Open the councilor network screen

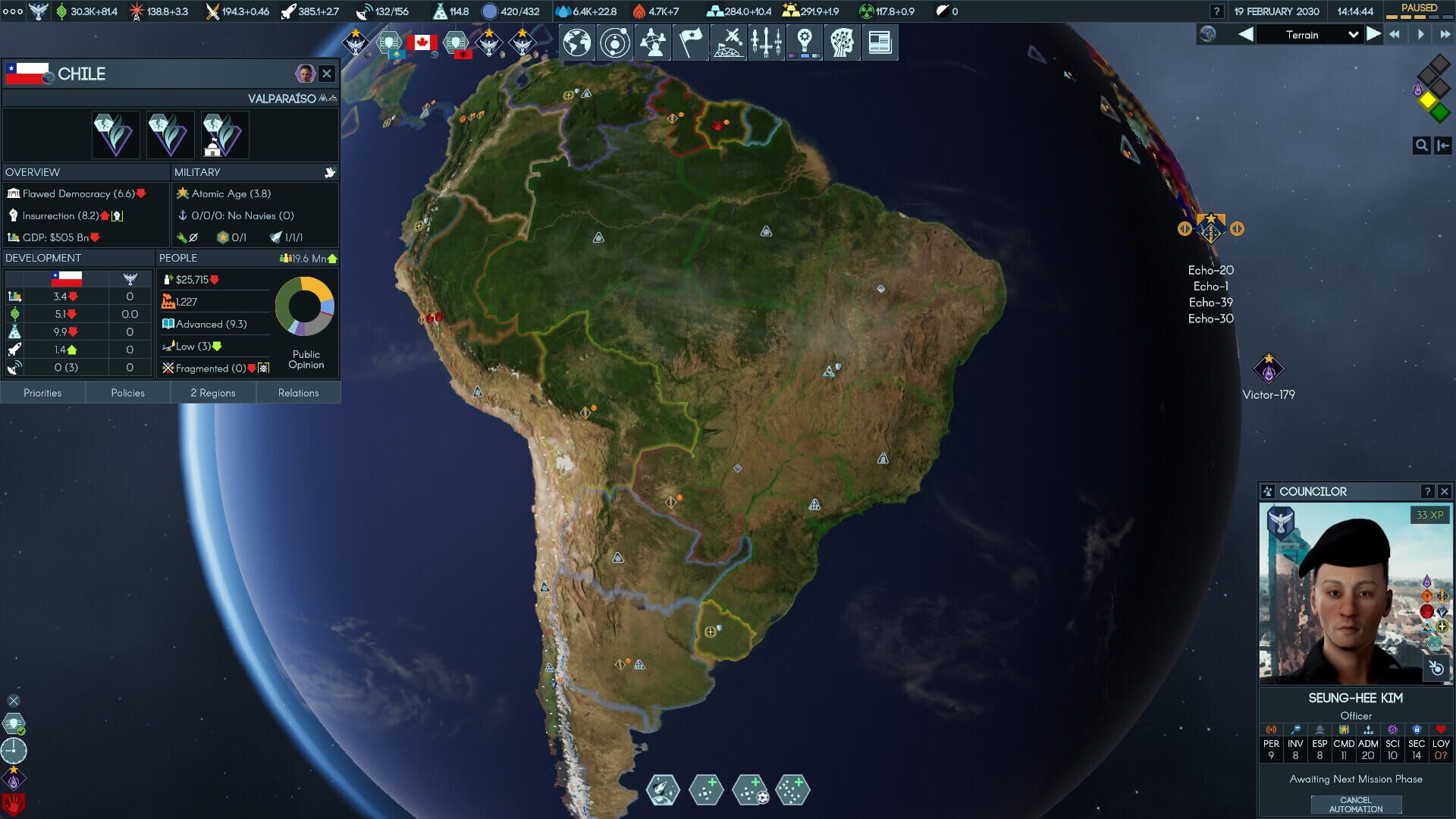pyautogui.click(x=653, y=42)
